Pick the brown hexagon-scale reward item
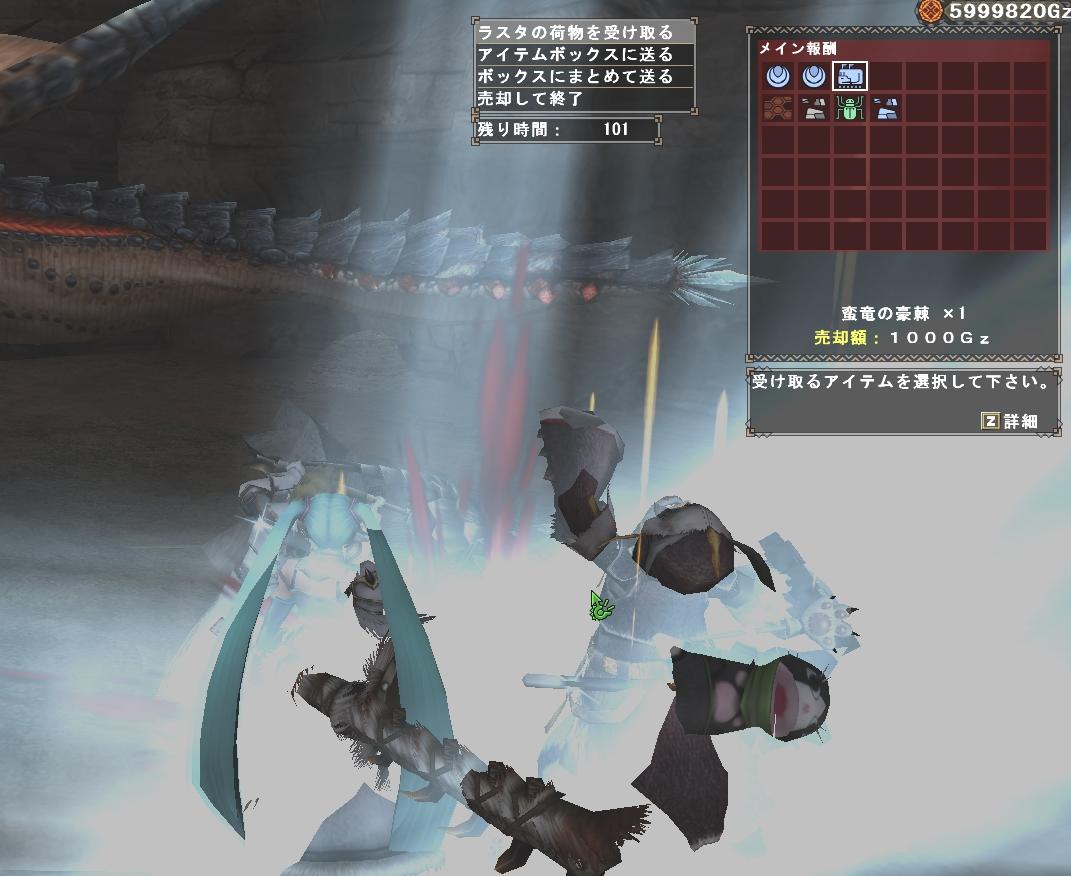This screenshot has height=876, width=1071. [777, 109]
